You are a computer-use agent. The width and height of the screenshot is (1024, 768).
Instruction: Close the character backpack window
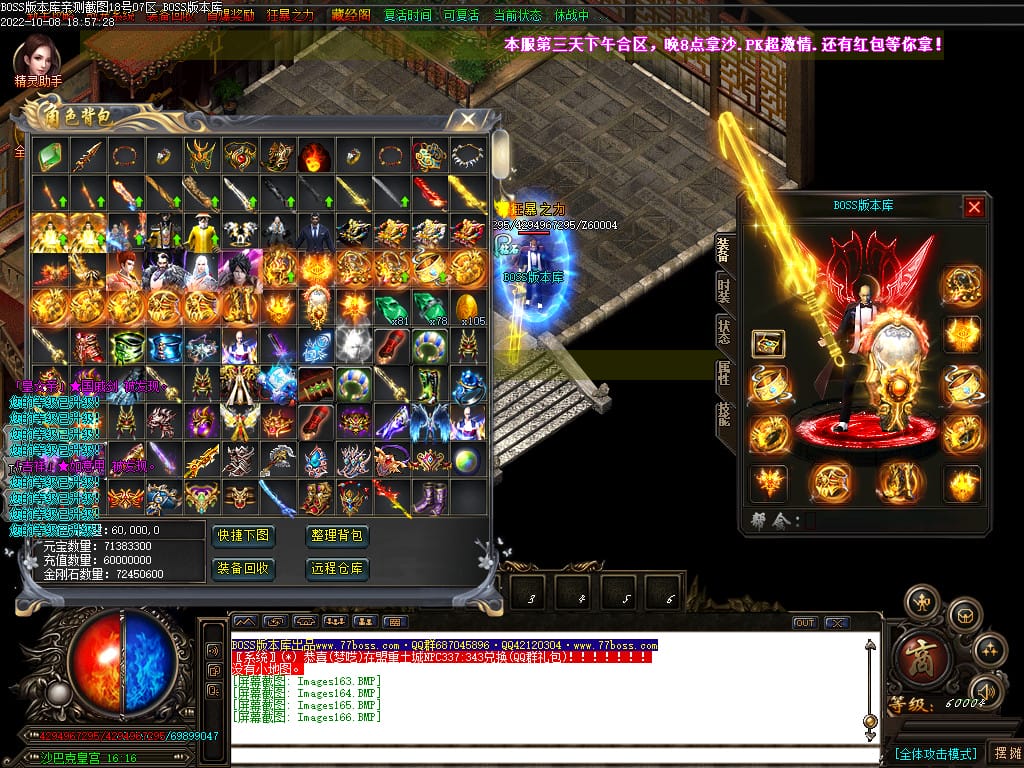pyautogui.click(x=467, y=119)
